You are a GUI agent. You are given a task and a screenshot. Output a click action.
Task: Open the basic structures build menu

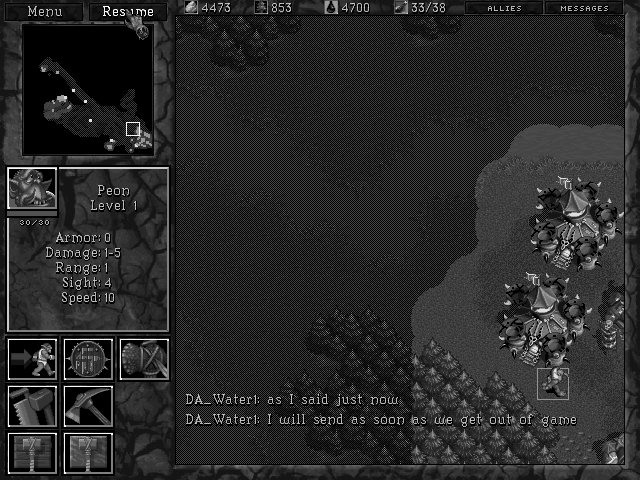pos(32,452)
